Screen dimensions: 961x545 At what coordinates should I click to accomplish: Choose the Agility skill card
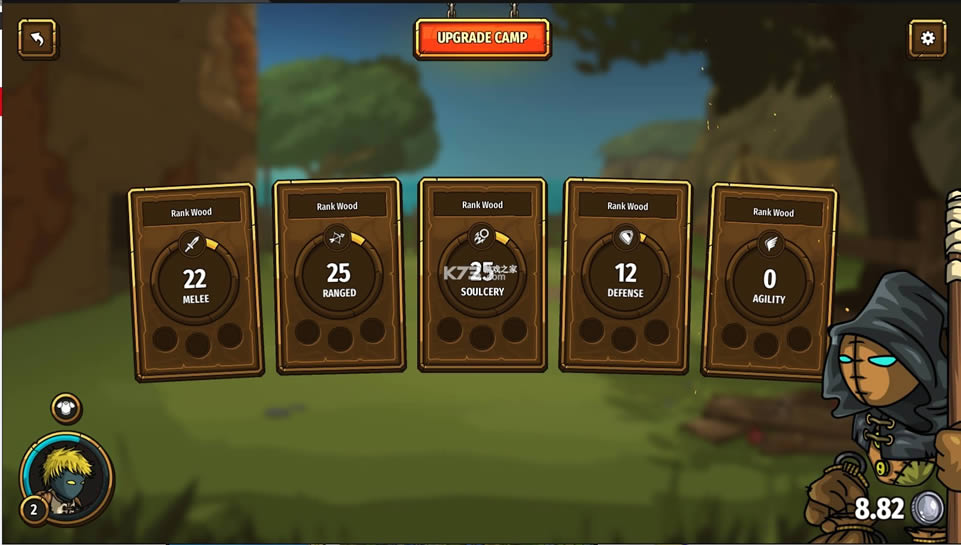pyautogui.click(x=769, y=281)
